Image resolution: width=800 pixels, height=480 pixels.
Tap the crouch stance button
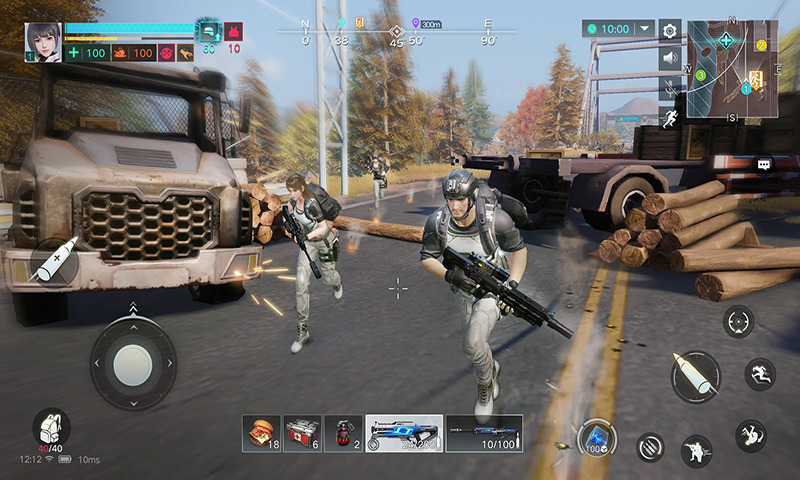point(697,449)
